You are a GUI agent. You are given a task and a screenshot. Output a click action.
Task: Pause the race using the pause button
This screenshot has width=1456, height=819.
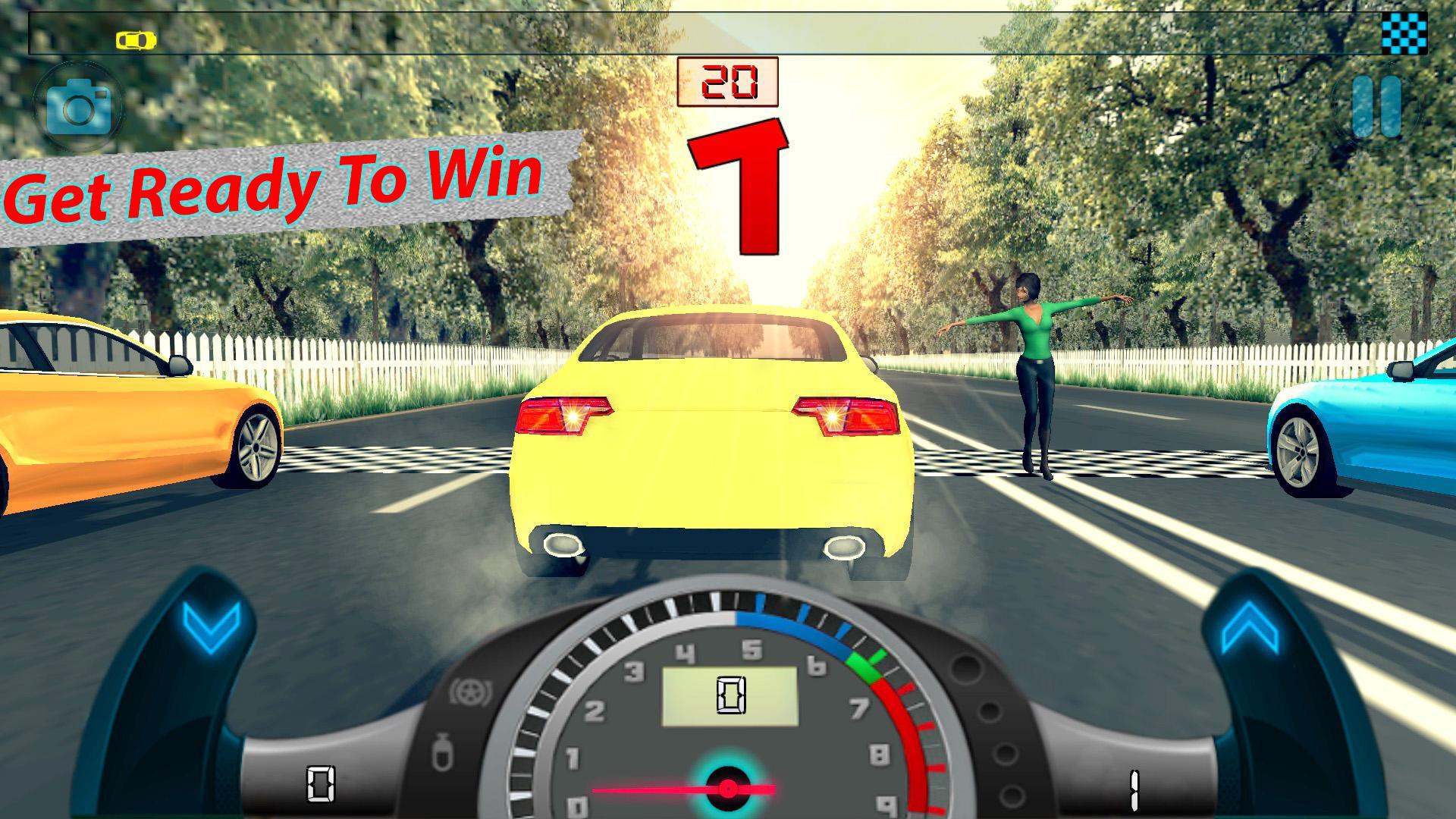[x=1378, y=106]
